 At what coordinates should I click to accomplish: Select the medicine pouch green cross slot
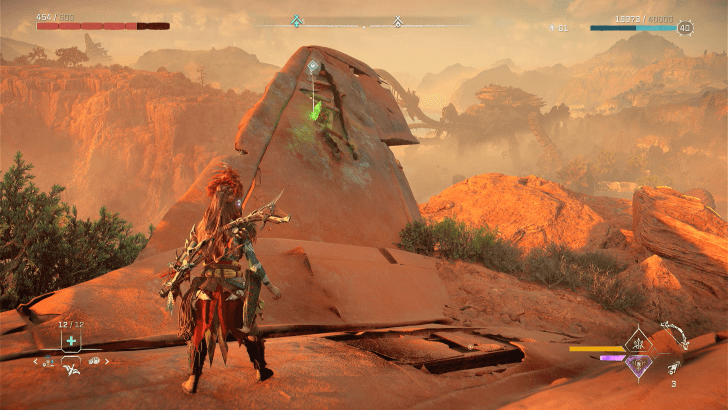pos(71,341)
